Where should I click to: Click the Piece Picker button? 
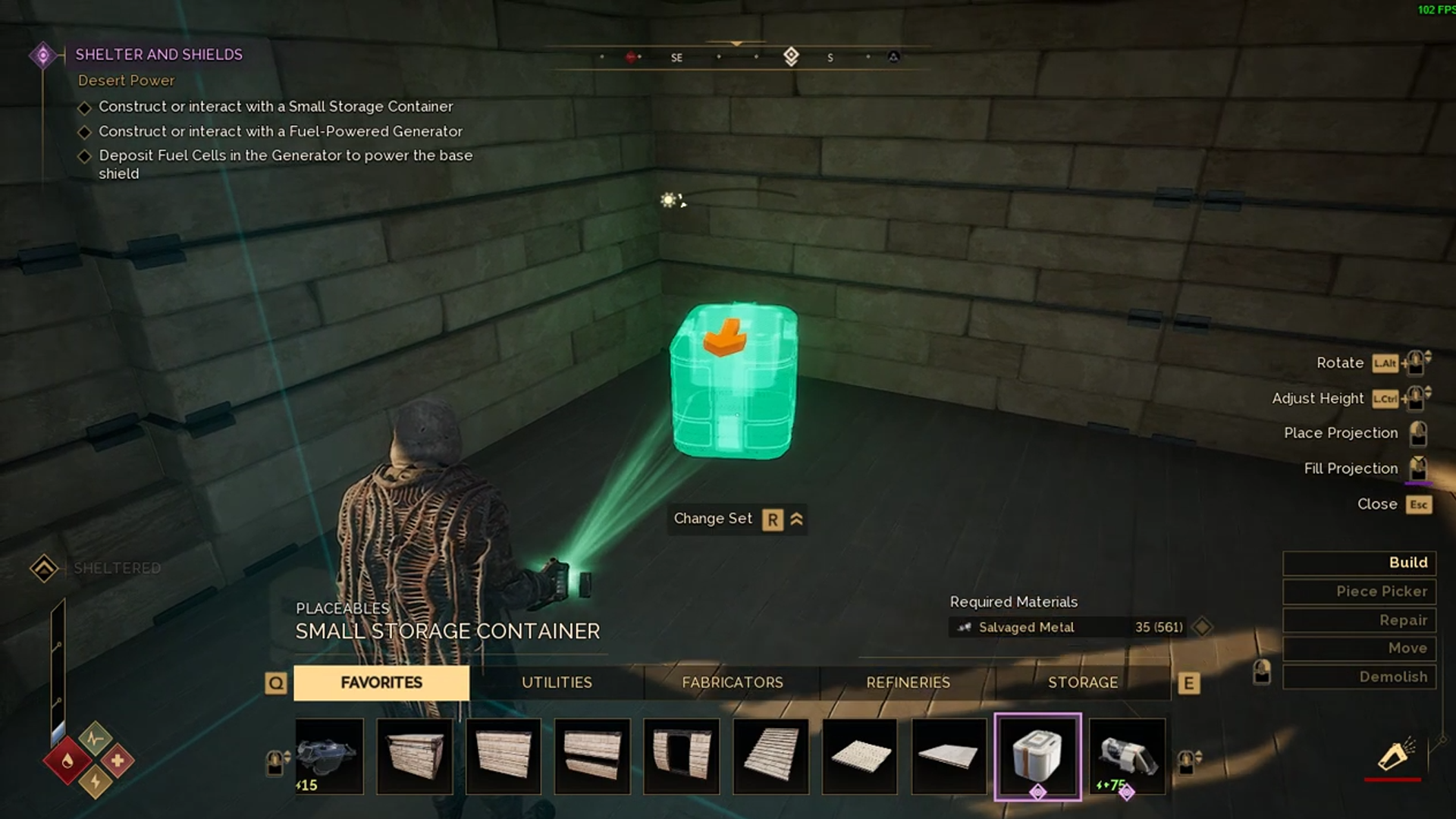click(x=1358, y=591)
